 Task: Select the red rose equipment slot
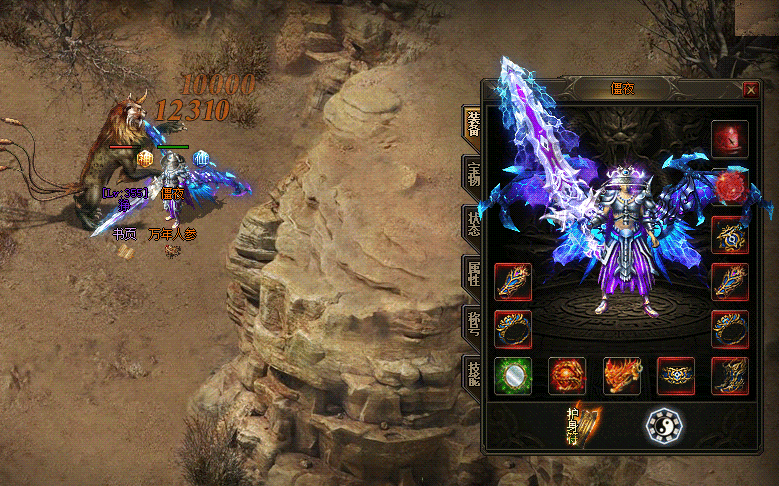click(x=729, y=187)
